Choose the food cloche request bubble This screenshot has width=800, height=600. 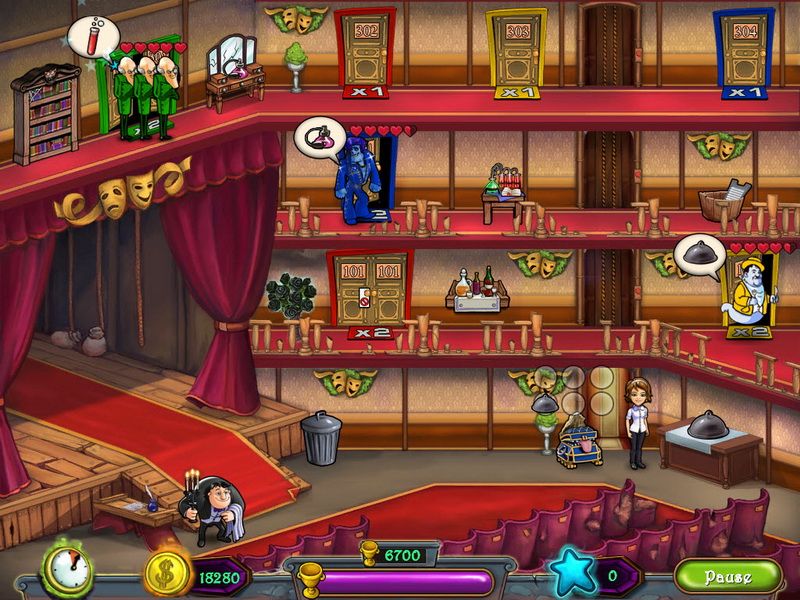click(x=698, y=253)
